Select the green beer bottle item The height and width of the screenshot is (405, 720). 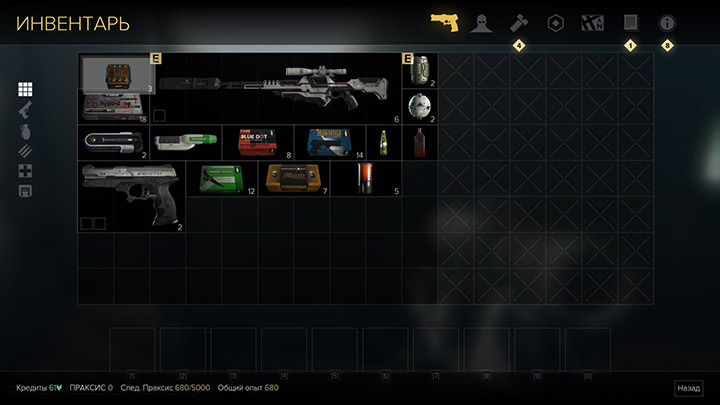pyautogui.click(x=383, y=142)
